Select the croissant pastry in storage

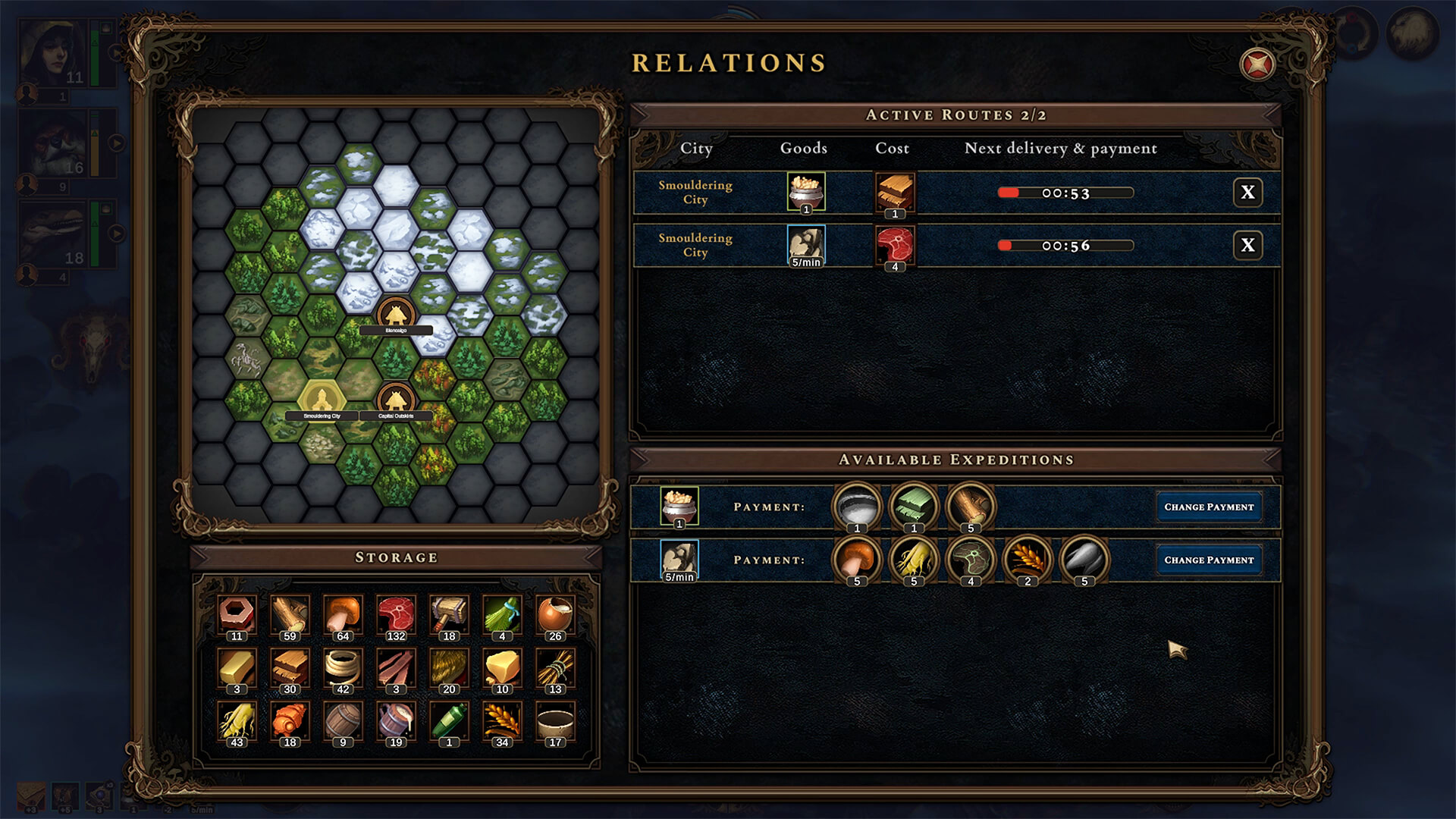[290, 721]
